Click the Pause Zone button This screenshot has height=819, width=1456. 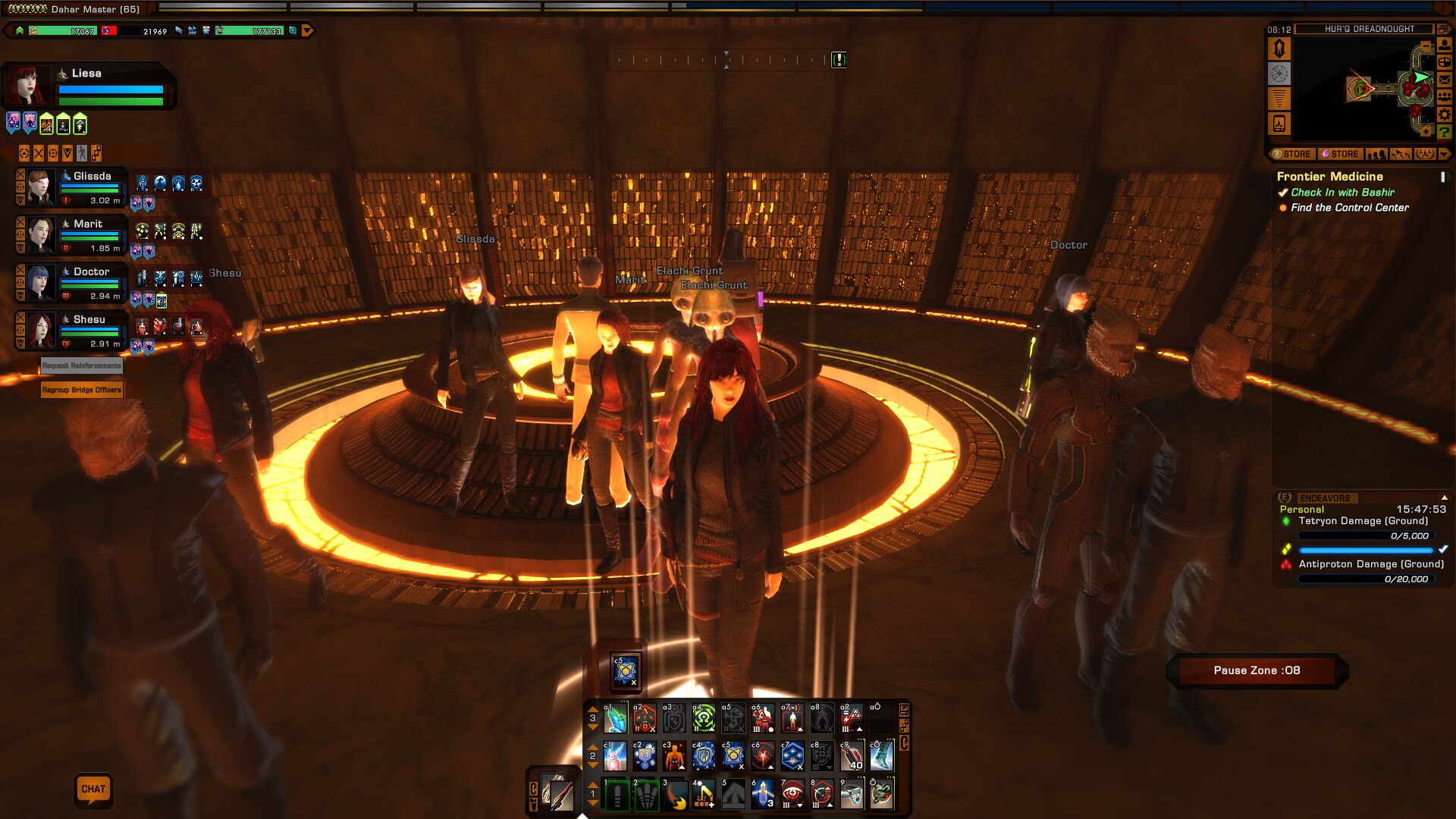1257,670
